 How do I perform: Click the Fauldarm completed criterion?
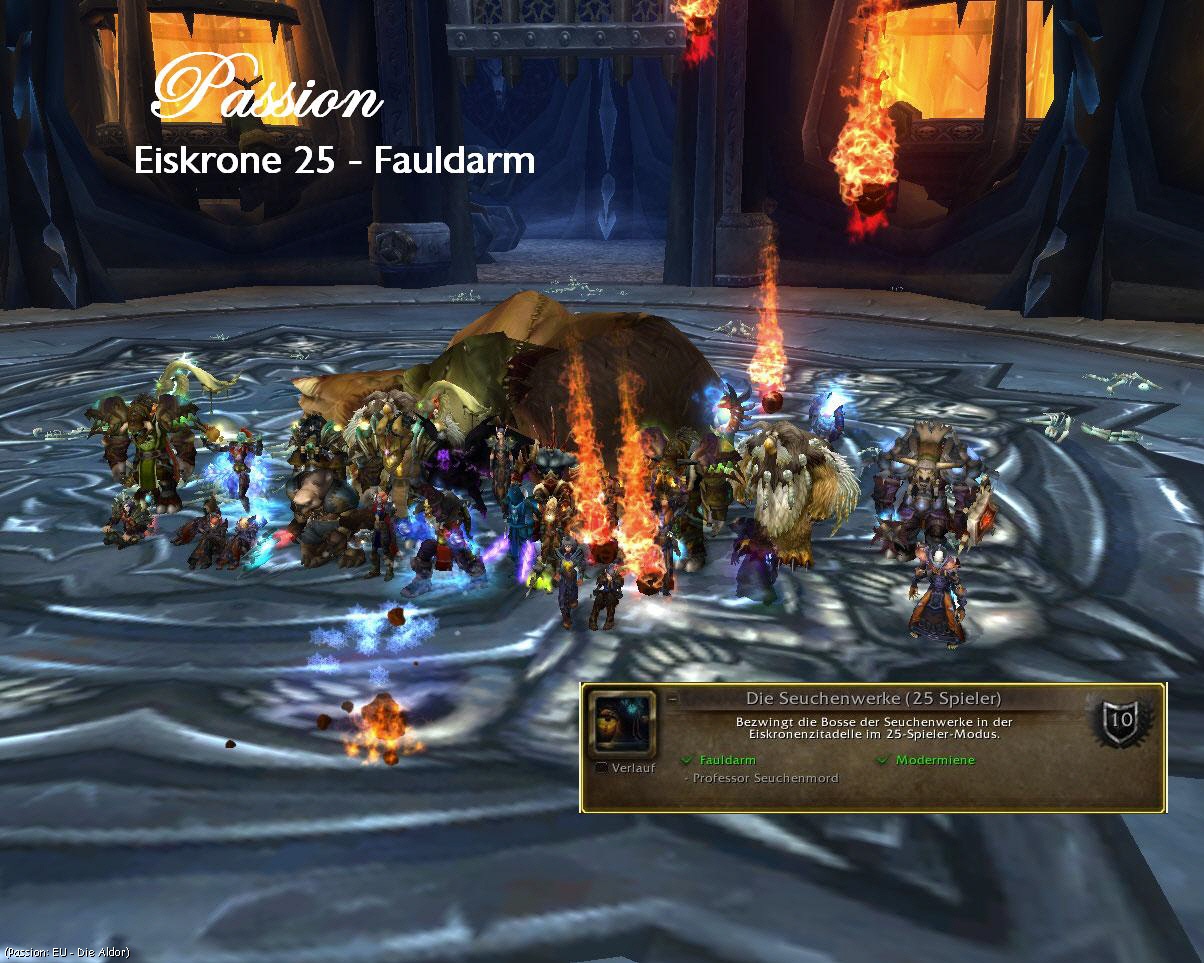tap(727, 760)
